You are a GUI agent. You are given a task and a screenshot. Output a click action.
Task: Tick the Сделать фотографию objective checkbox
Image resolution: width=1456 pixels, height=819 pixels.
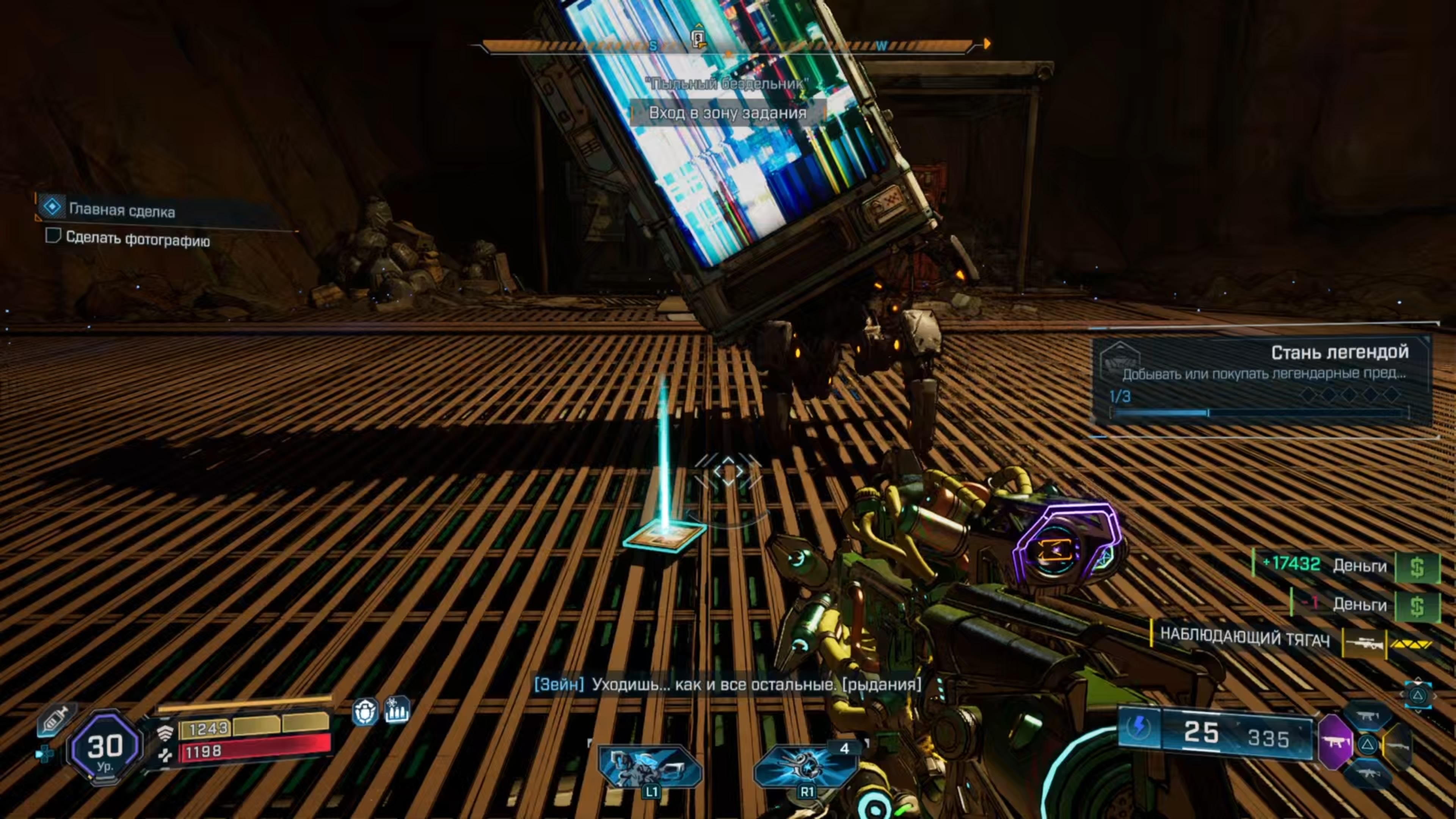pyautogui.click(x=53, y=235)
